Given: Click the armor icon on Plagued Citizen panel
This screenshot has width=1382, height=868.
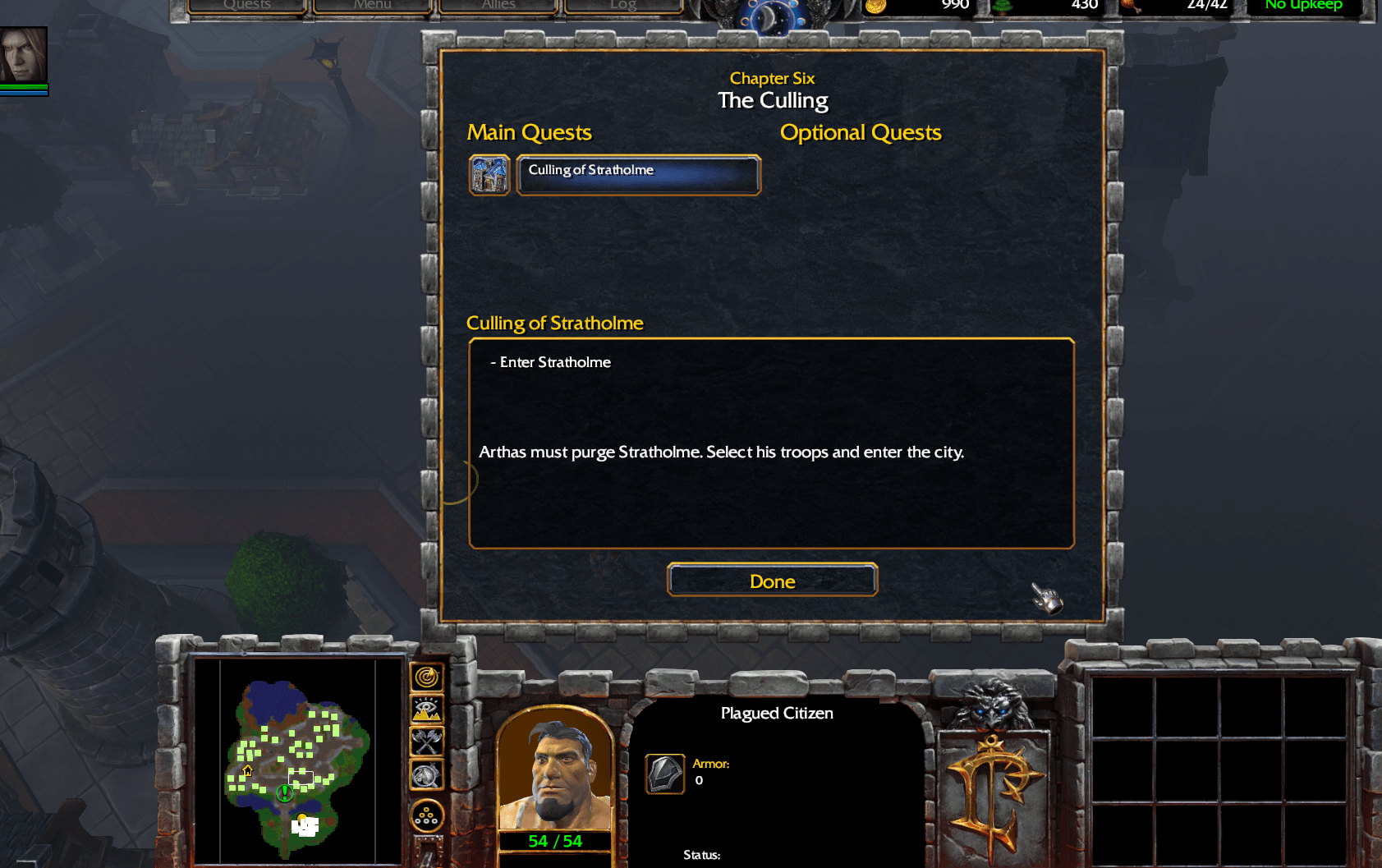Looking at the screenshot, I should [x=664, y=774].
